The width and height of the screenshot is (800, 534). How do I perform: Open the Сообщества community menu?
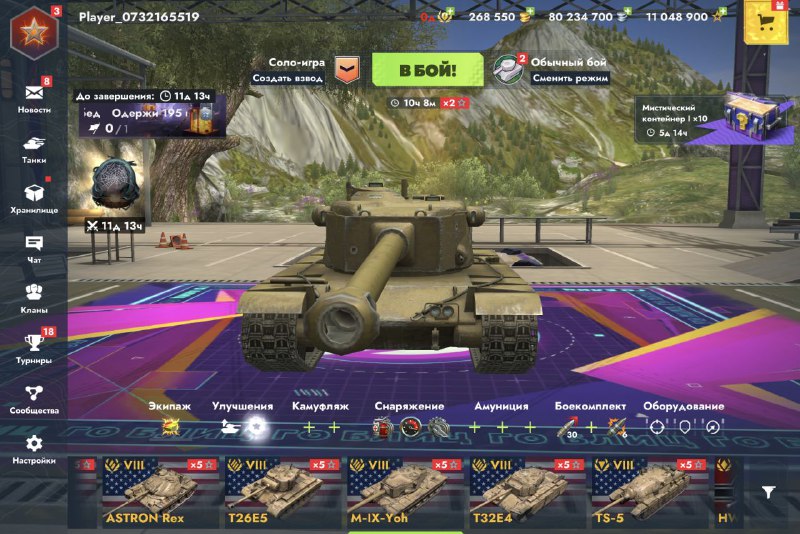tap(34, 398)
